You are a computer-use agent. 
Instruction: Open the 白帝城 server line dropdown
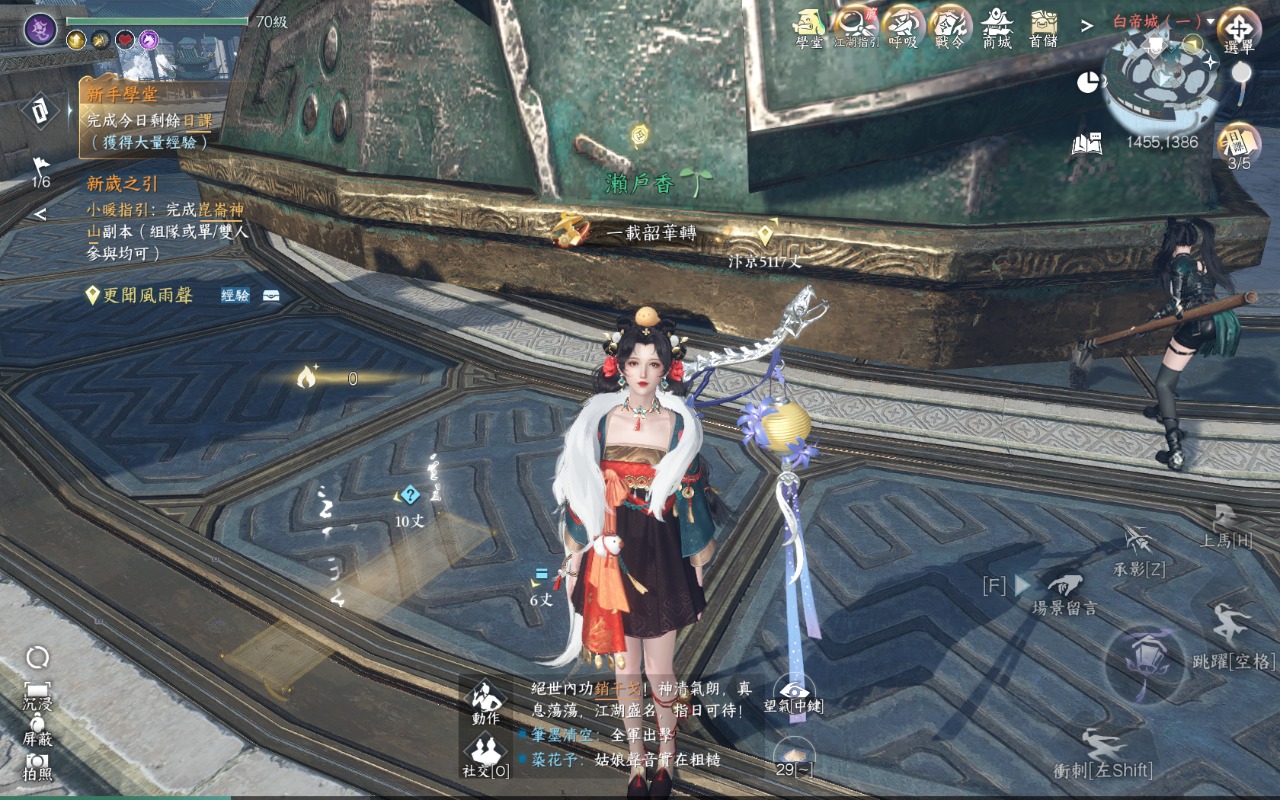1163,21
